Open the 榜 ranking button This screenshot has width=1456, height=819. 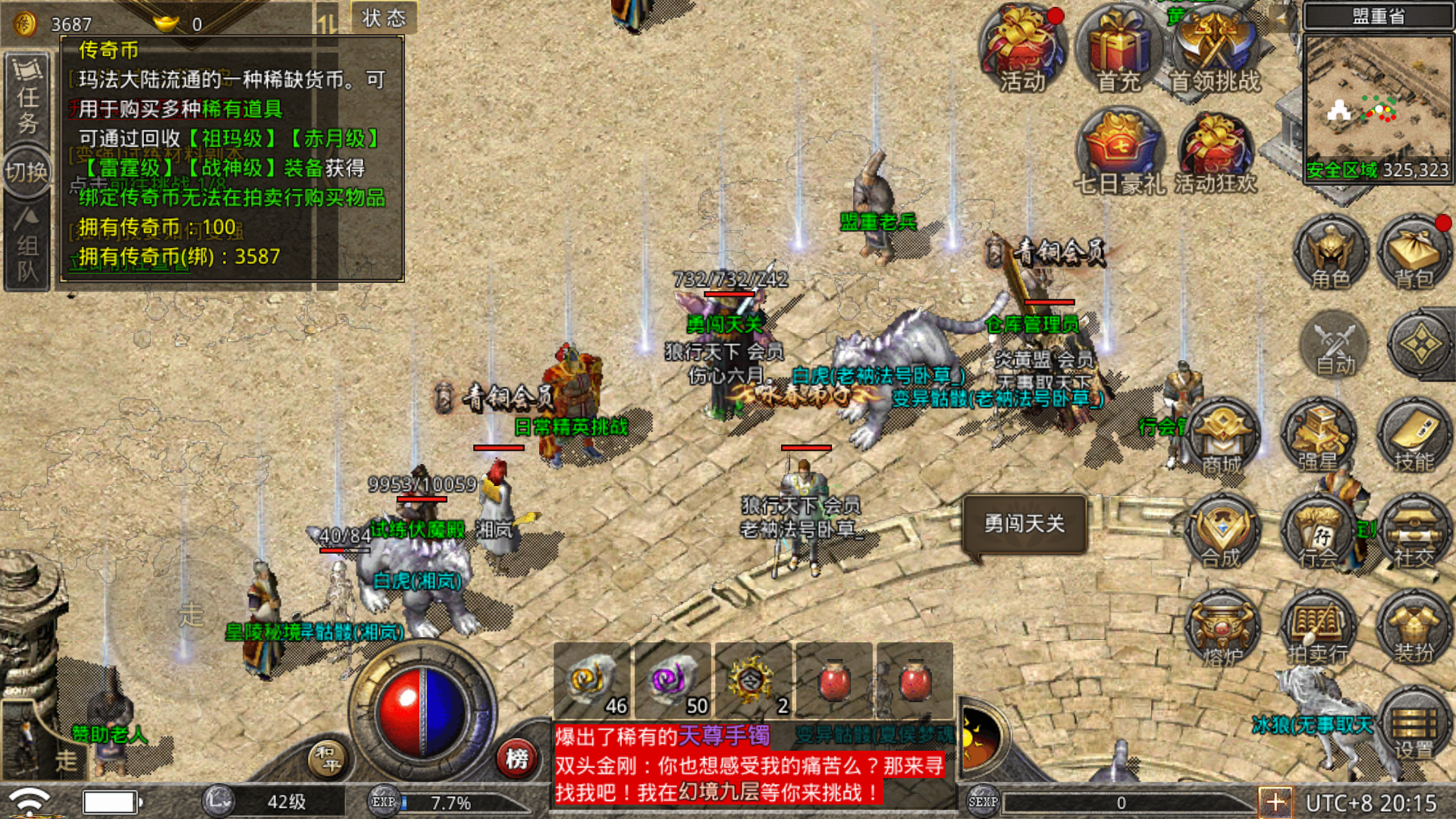coord(517,758)
